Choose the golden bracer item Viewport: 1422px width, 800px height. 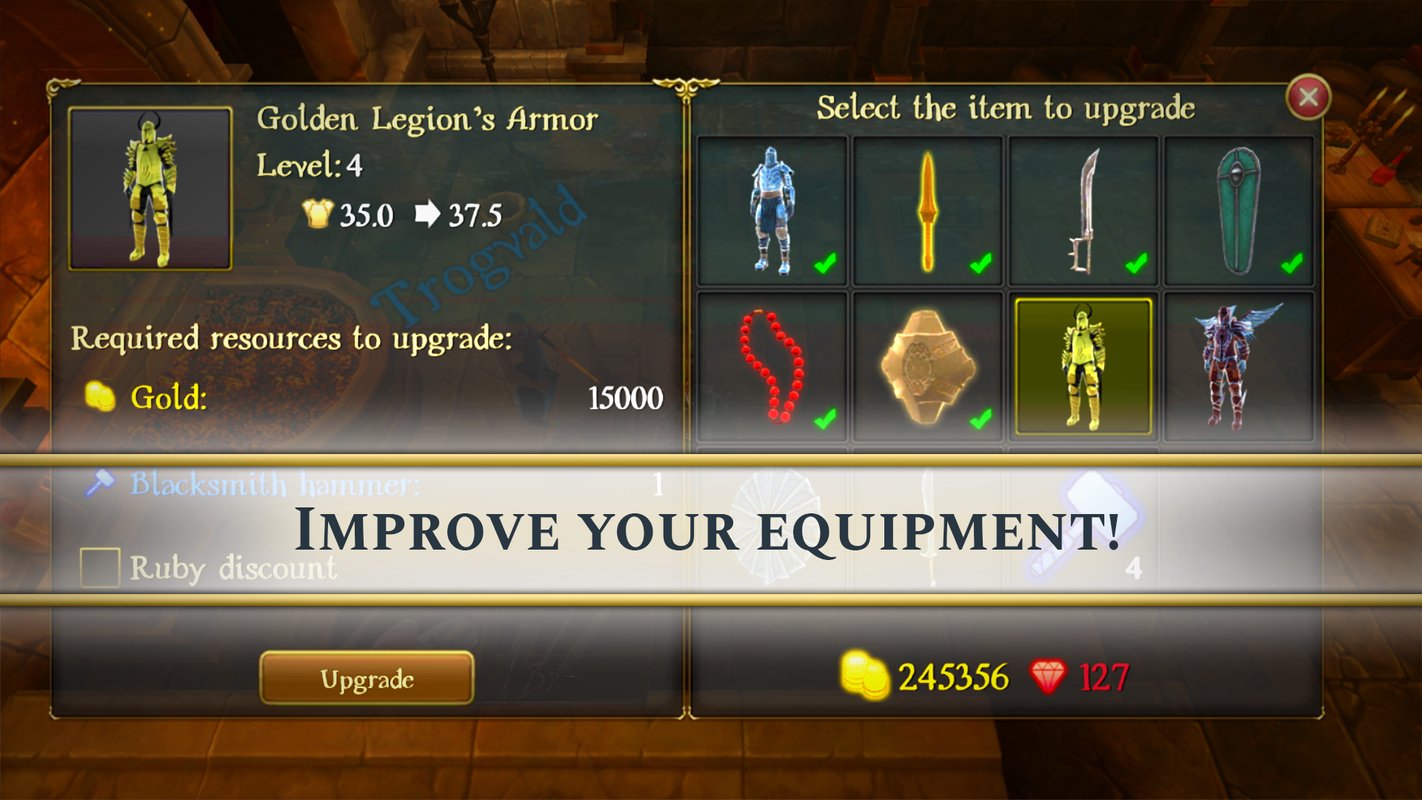[928, 366]
